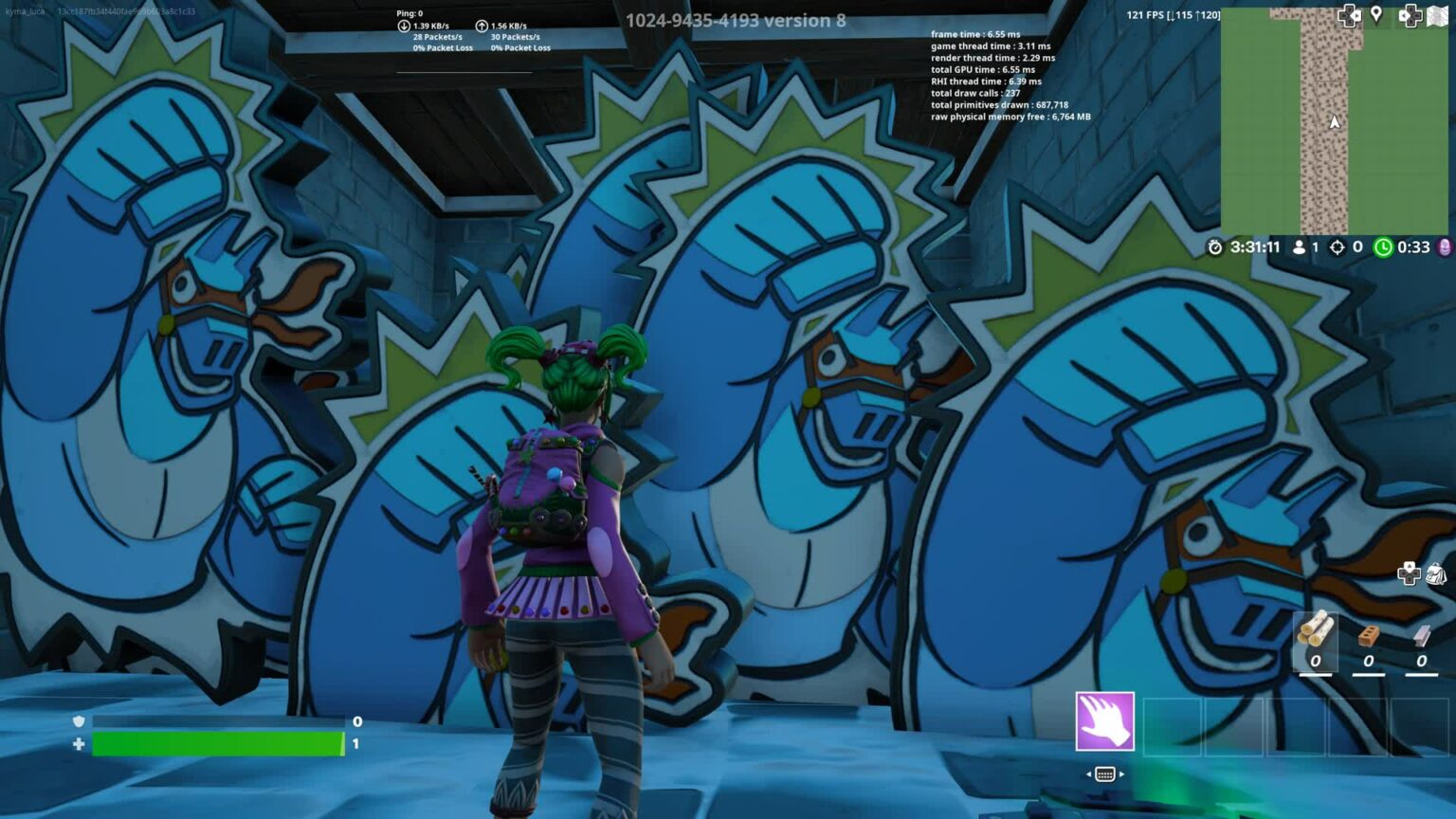Click the metal resource icon
Screen dimensions: 1456x819
(x=1421, y=635)
